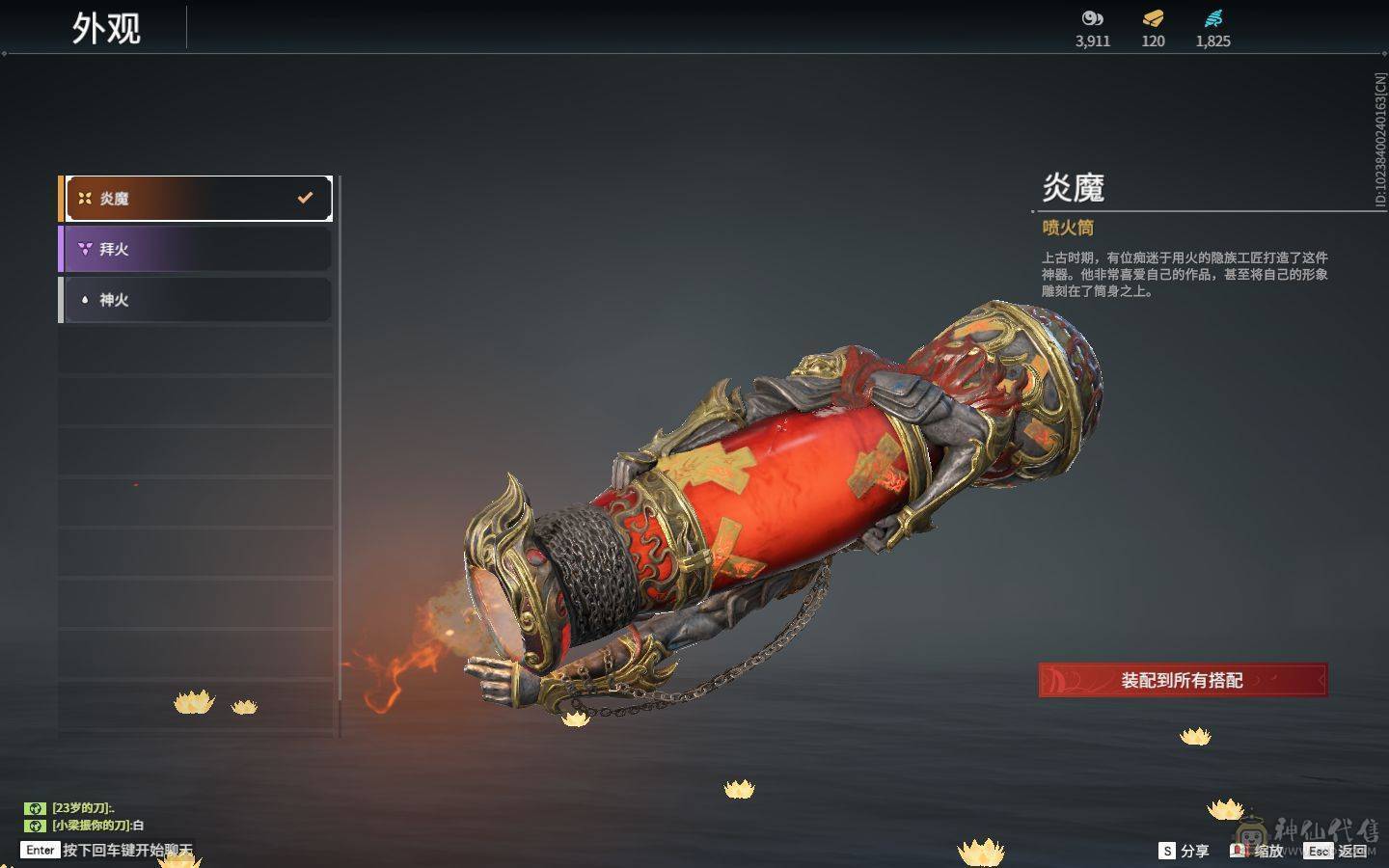Open the 分享 share option
Image resolution: width=1389 pixels, height=868 pixels.
[1185, 851]
